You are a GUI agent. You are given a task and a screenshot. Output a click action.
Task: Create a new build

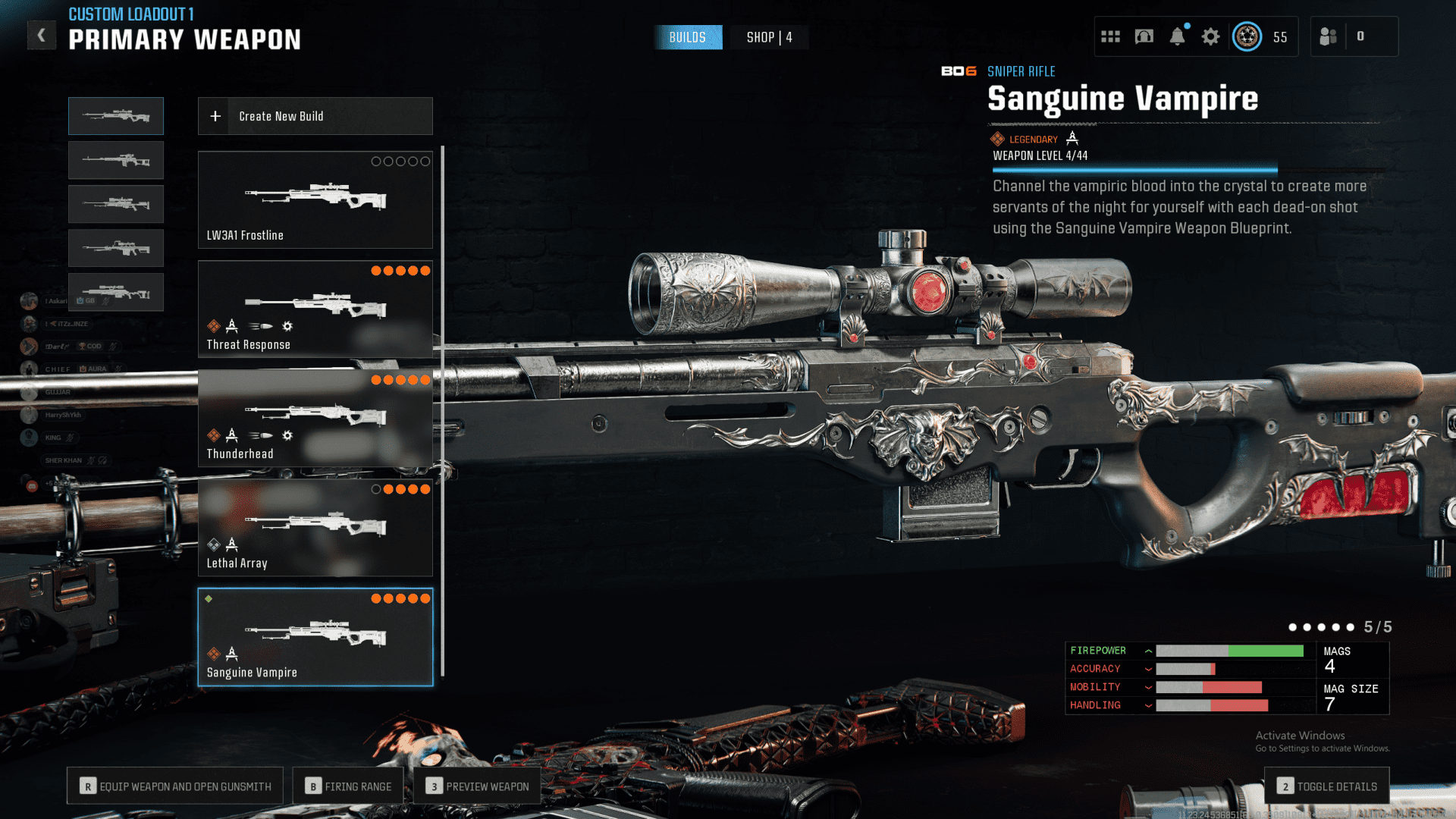point(315,116)
